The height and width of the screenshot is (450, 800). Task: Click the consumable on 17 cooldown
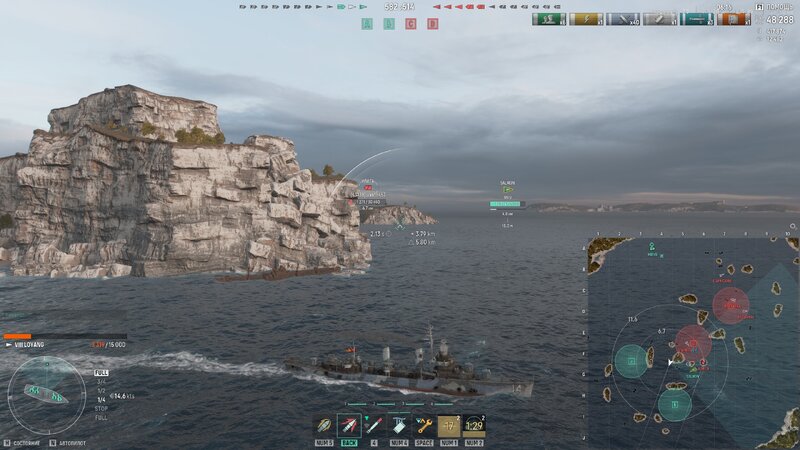(x=449, y=425)
